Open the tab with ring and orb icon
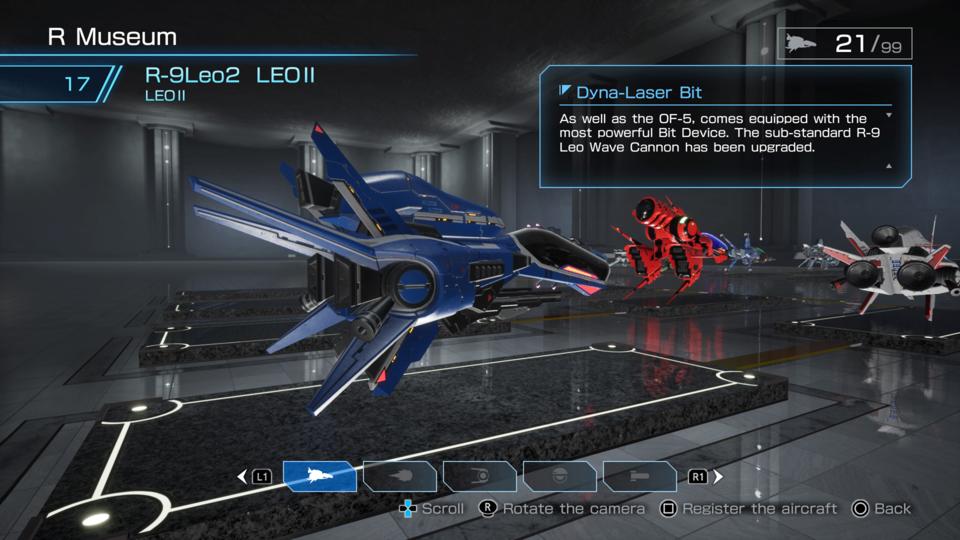 click(x=479, y=476)
